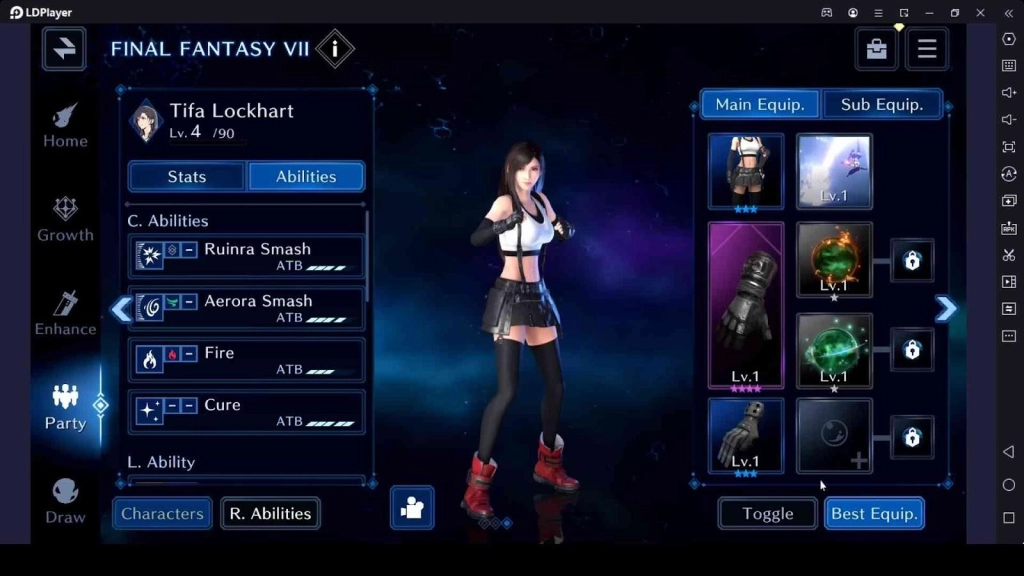
Task: Select the Cure ability row
Action: click(246, 412)
